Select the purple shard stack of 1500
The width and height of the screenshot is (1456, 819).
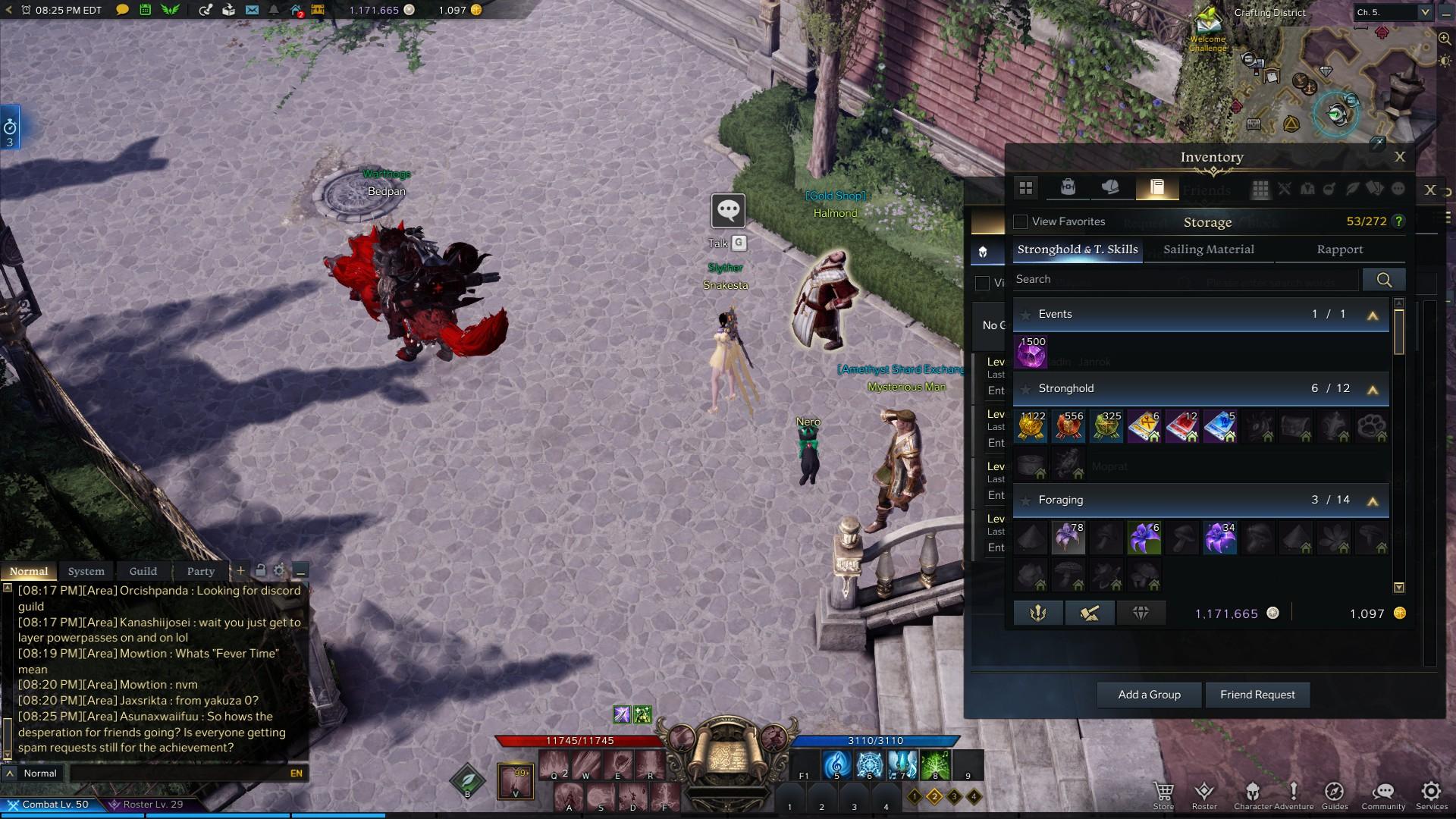[1031, 353]
